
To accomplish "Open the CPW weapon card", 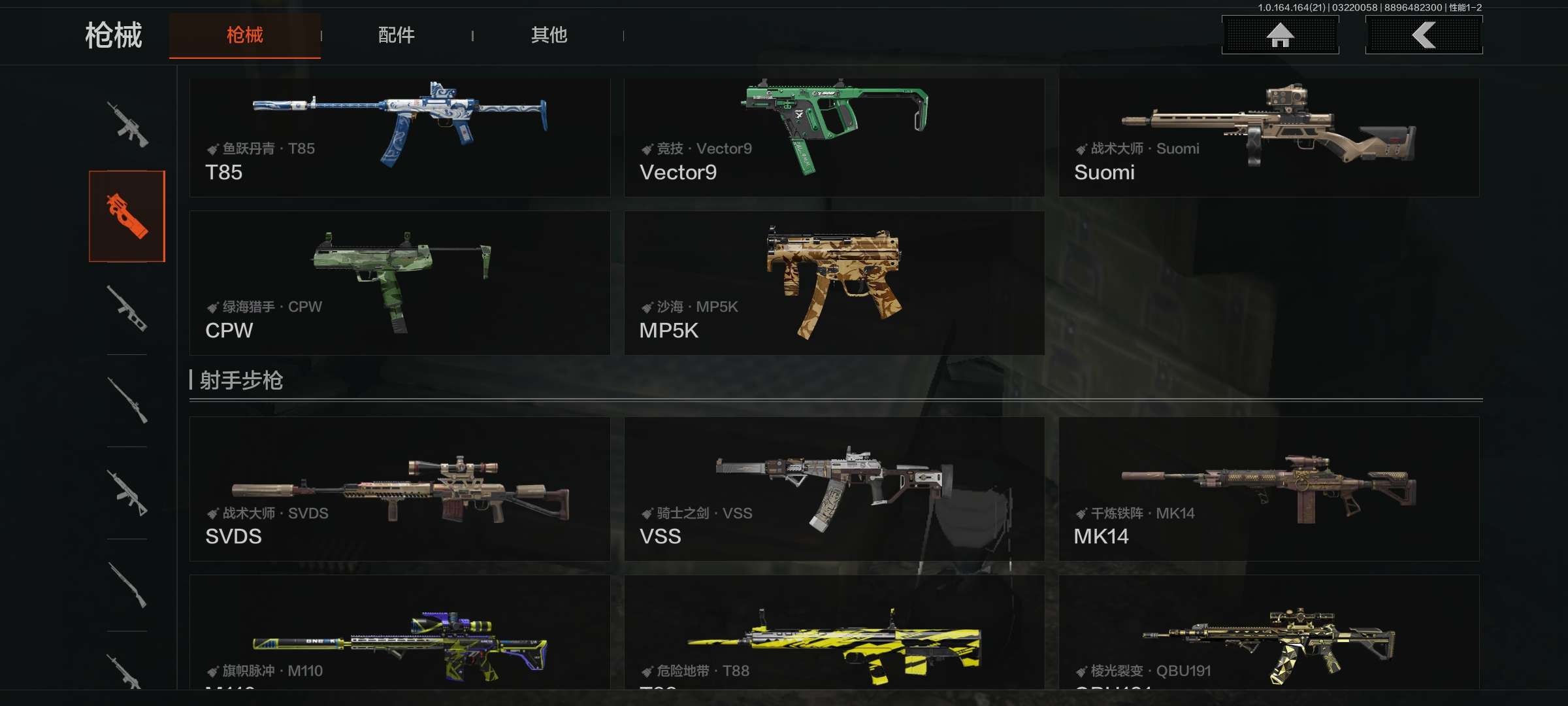I will click(399, 282).
